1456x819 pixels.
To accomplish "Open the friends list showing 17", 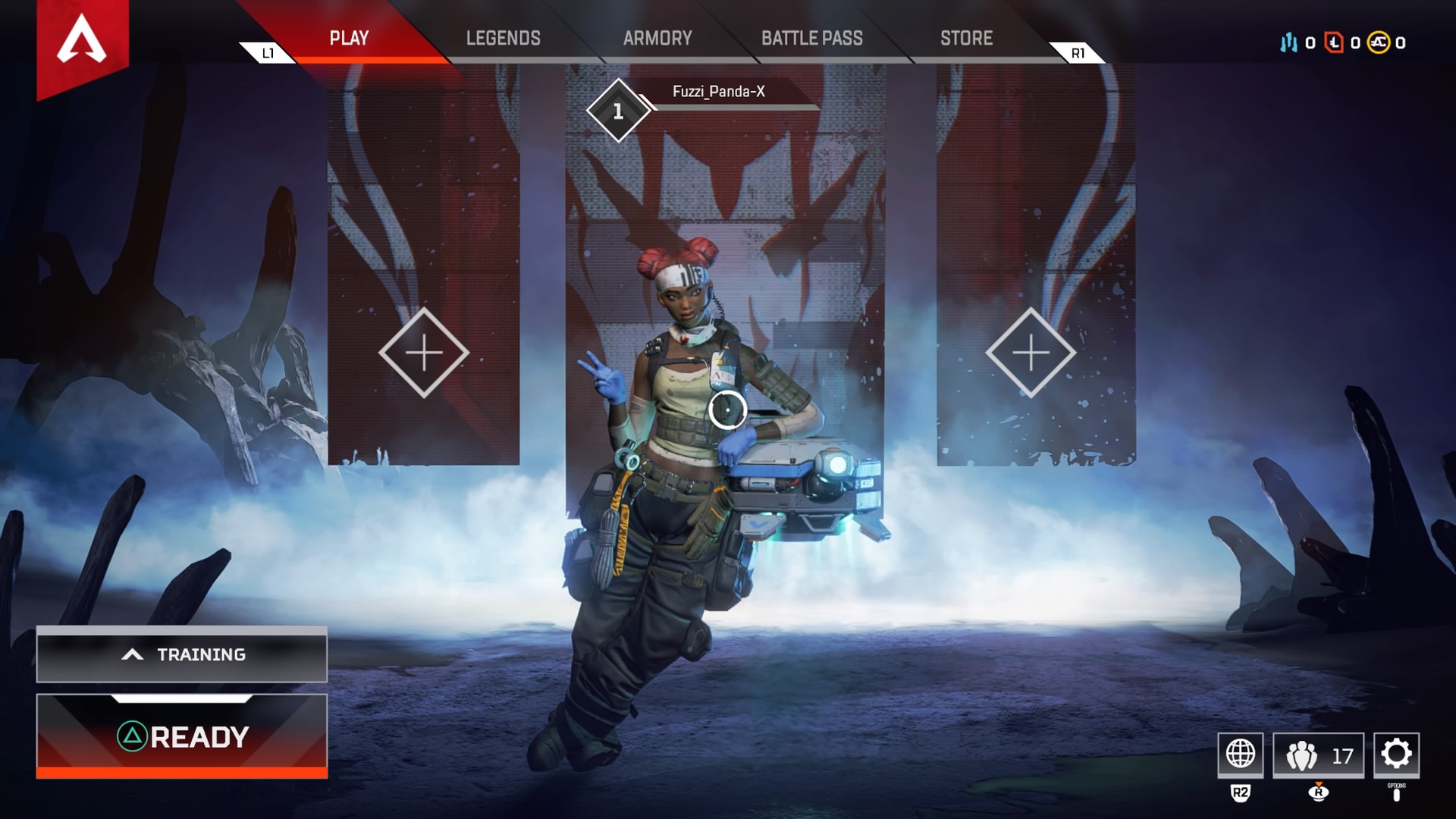I will pyautogui.click(x=1318, y=755).
